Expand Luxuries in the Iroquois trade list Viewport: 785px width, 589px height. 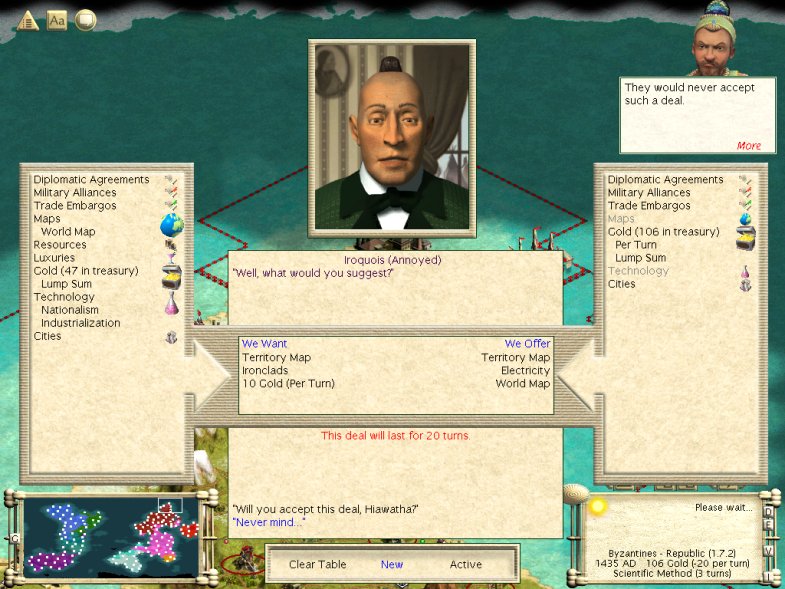[x=55, y=258]
